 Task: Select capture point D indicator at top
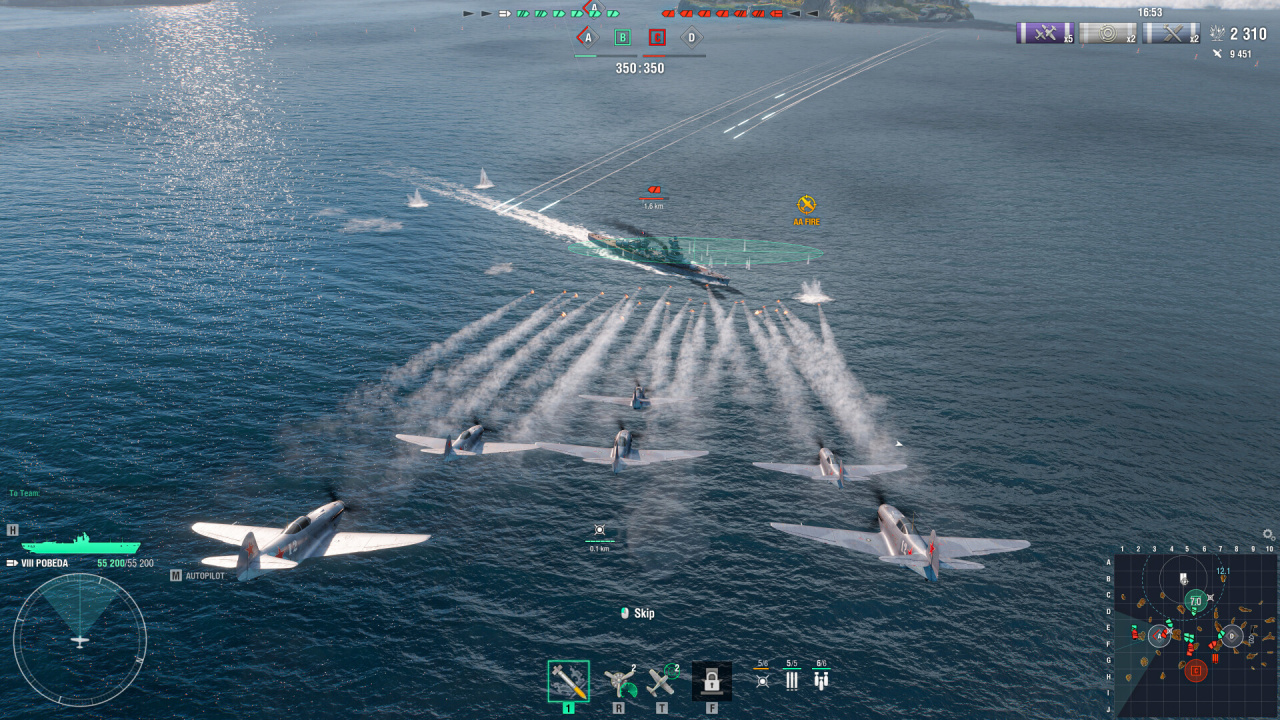click(691, 38)
